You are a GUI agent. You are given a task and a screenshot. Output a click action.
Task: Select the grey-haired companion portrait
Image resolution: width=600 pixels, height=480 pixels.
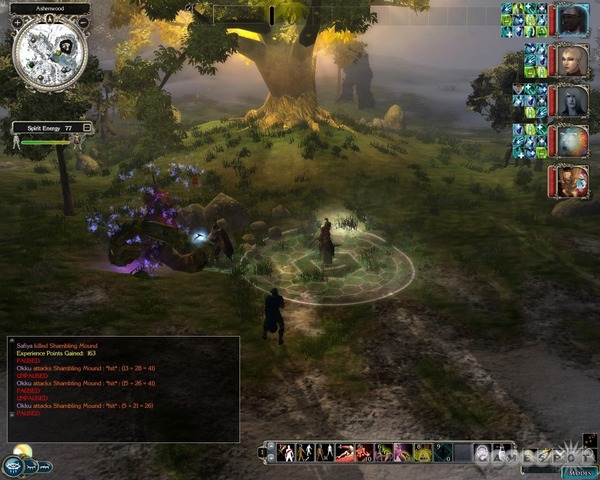[x=573, y=101]
